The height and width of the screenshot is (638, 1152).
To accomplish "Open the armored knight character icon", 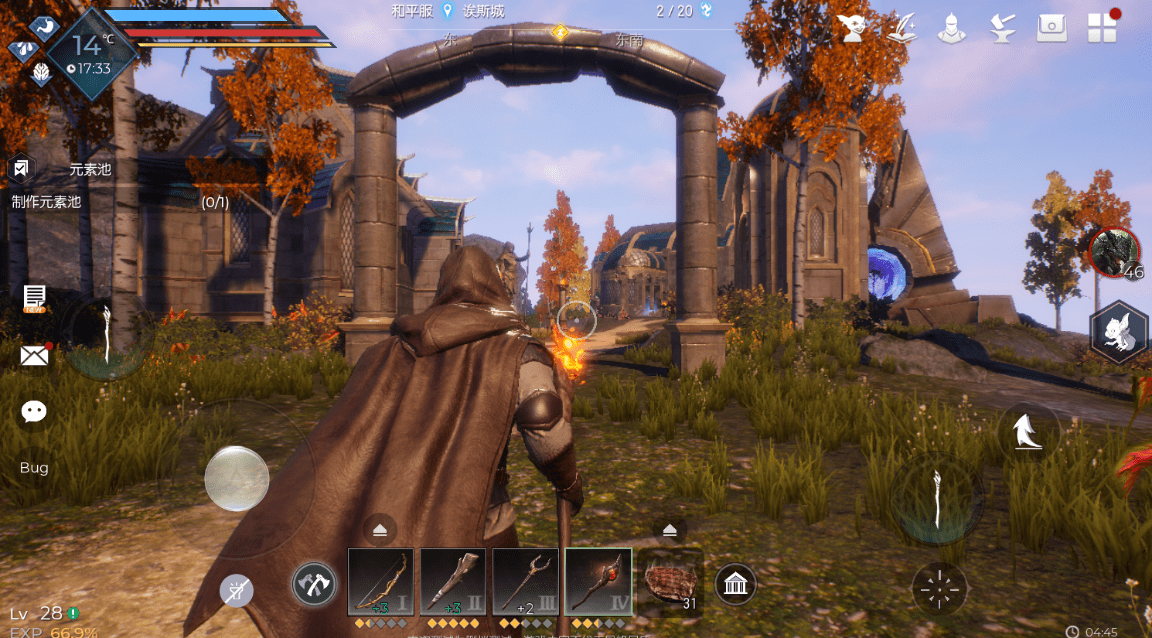I will click(x=951, y=28).
